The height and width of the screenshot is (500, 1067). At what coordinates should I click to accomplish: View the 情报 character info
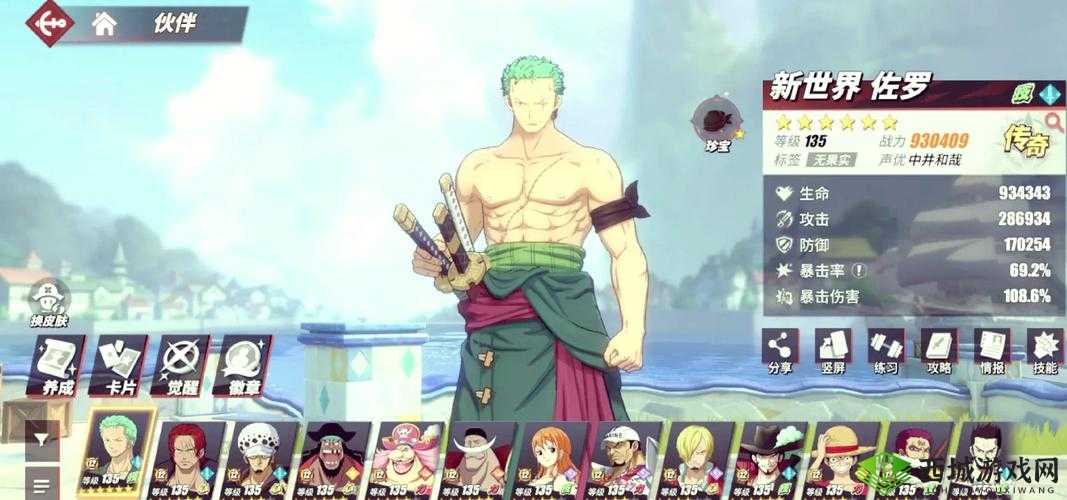[x=992, y=350]
